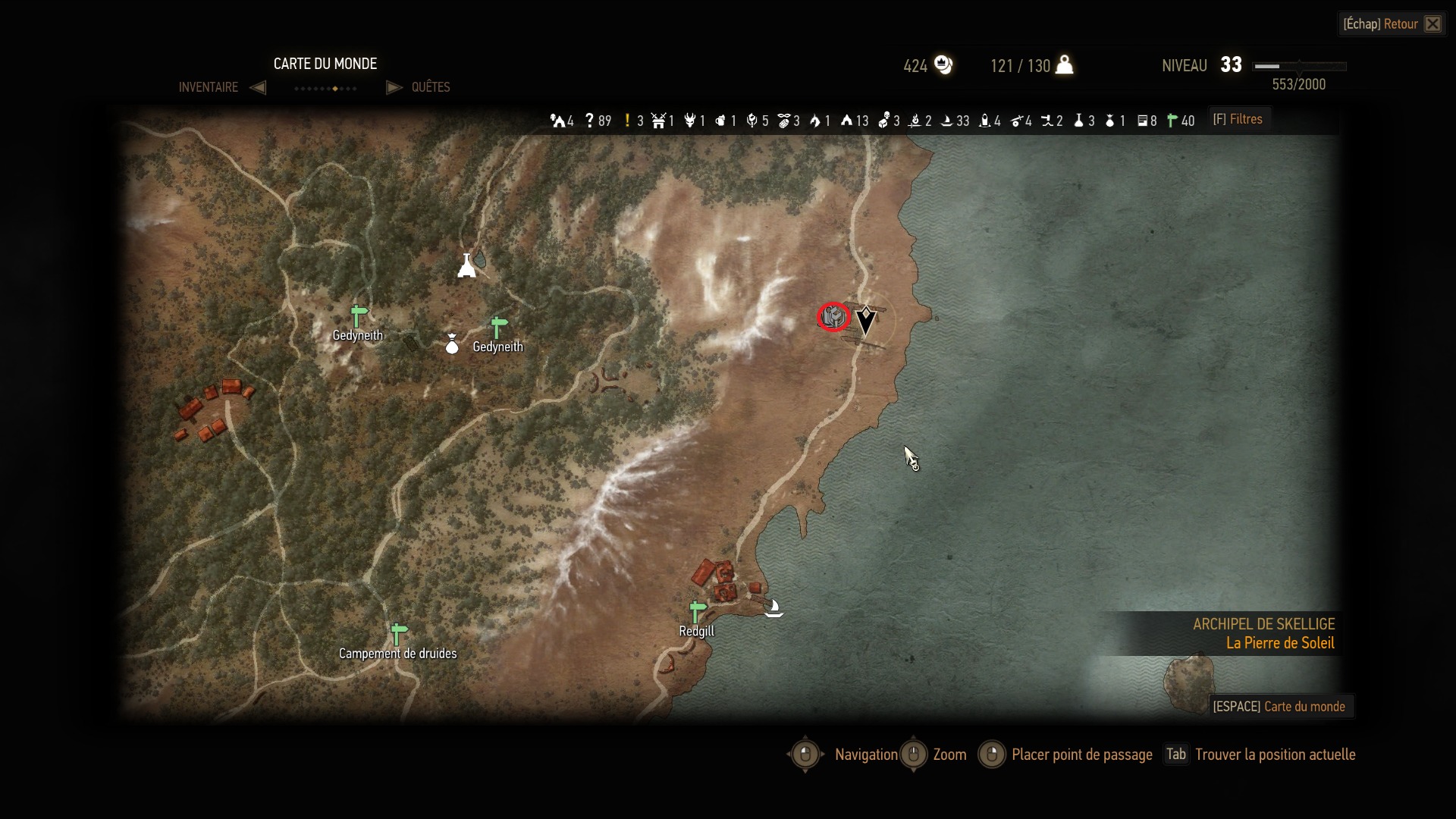Toggle the question mark undiscovered locations filter
The image size is (1456, 819).
[x=589, y=121]
